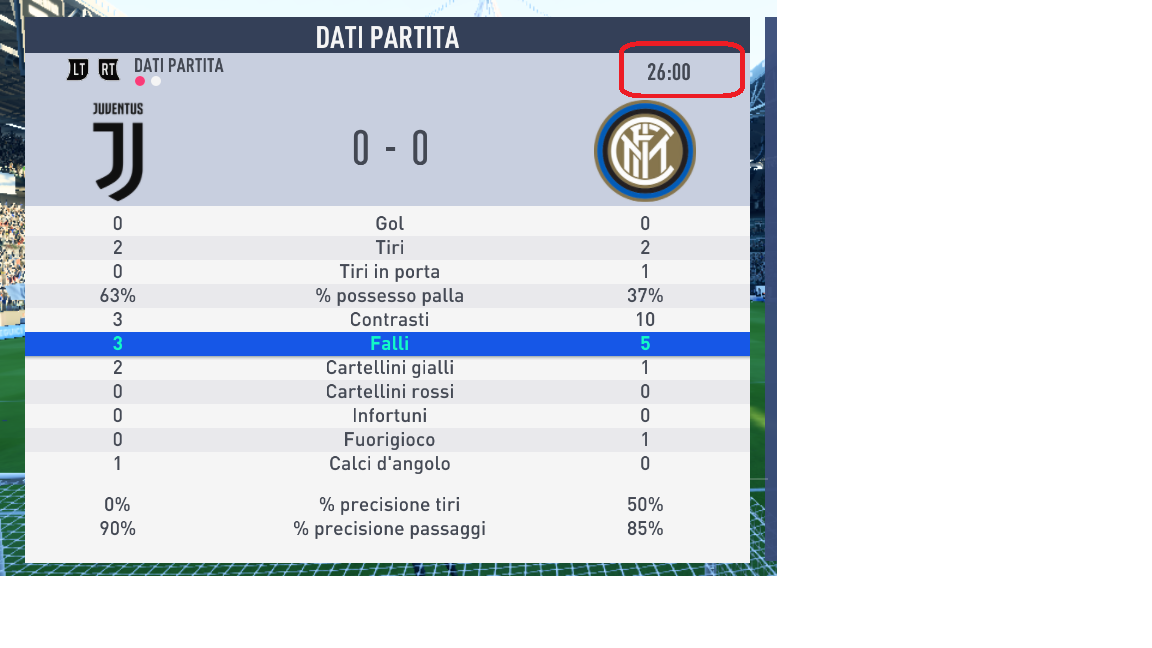Switch to the second page dot
This screenshot has width=1152, height=648.
156,82
